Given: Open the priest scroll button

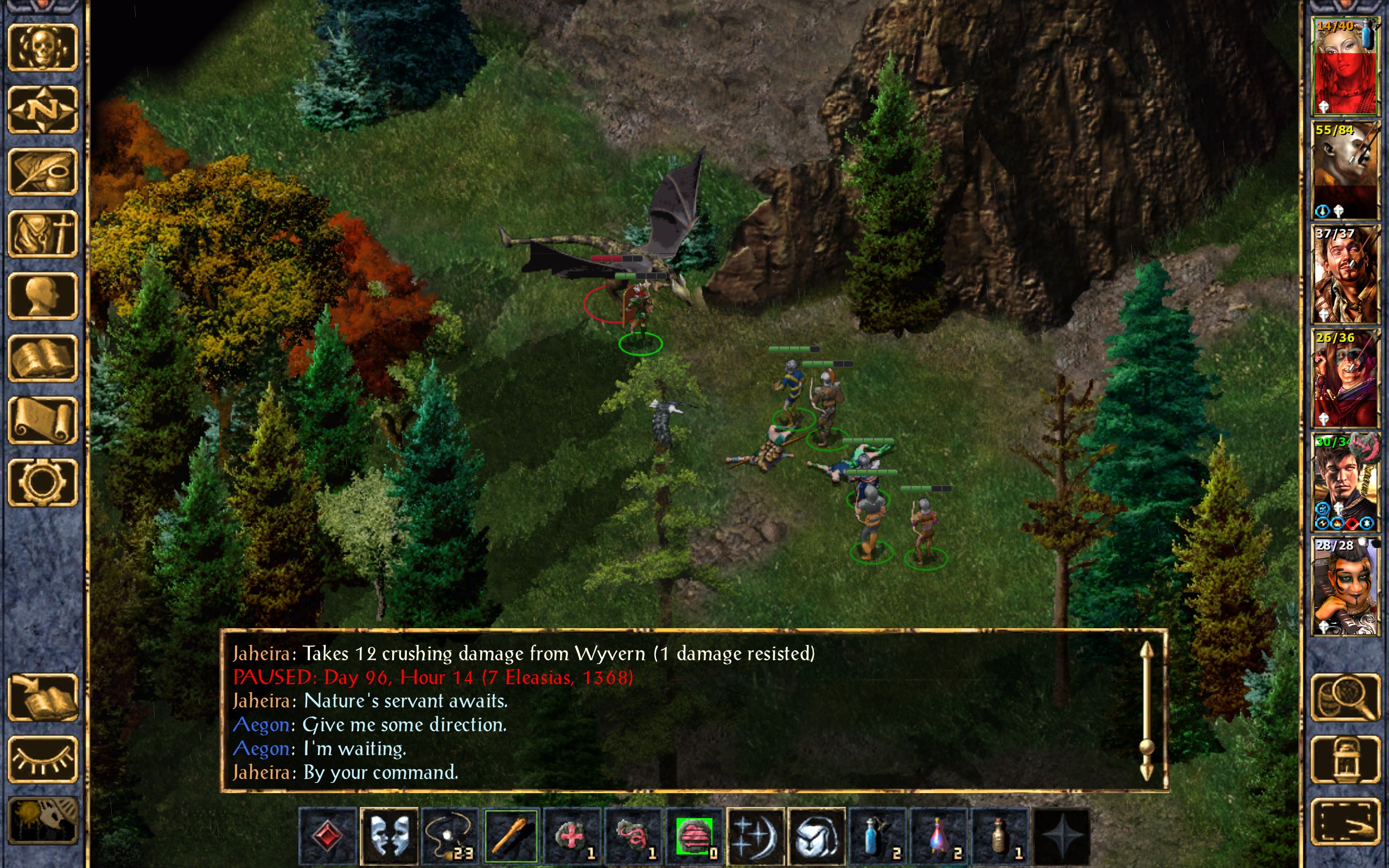Looking at the screenshot, I should coord(43,420).
